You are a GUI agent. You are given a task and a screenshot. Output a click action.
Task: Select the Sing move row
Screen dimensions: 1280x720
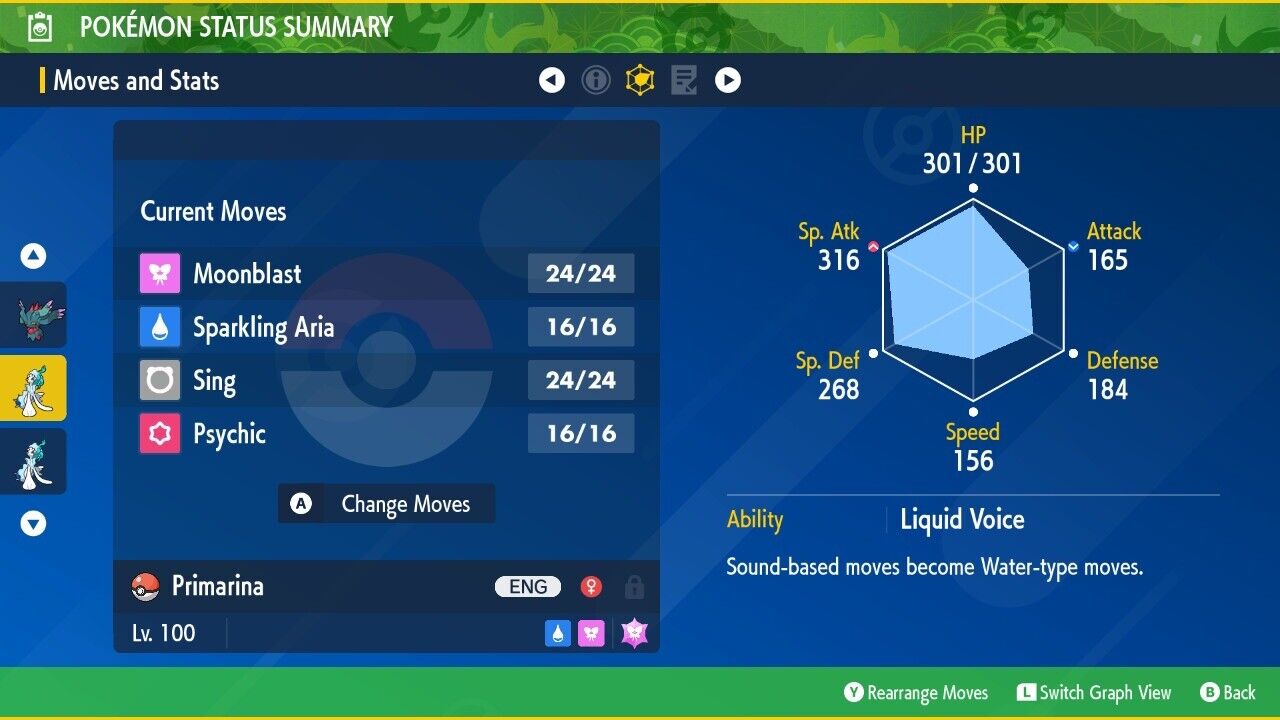coord(386,380)
